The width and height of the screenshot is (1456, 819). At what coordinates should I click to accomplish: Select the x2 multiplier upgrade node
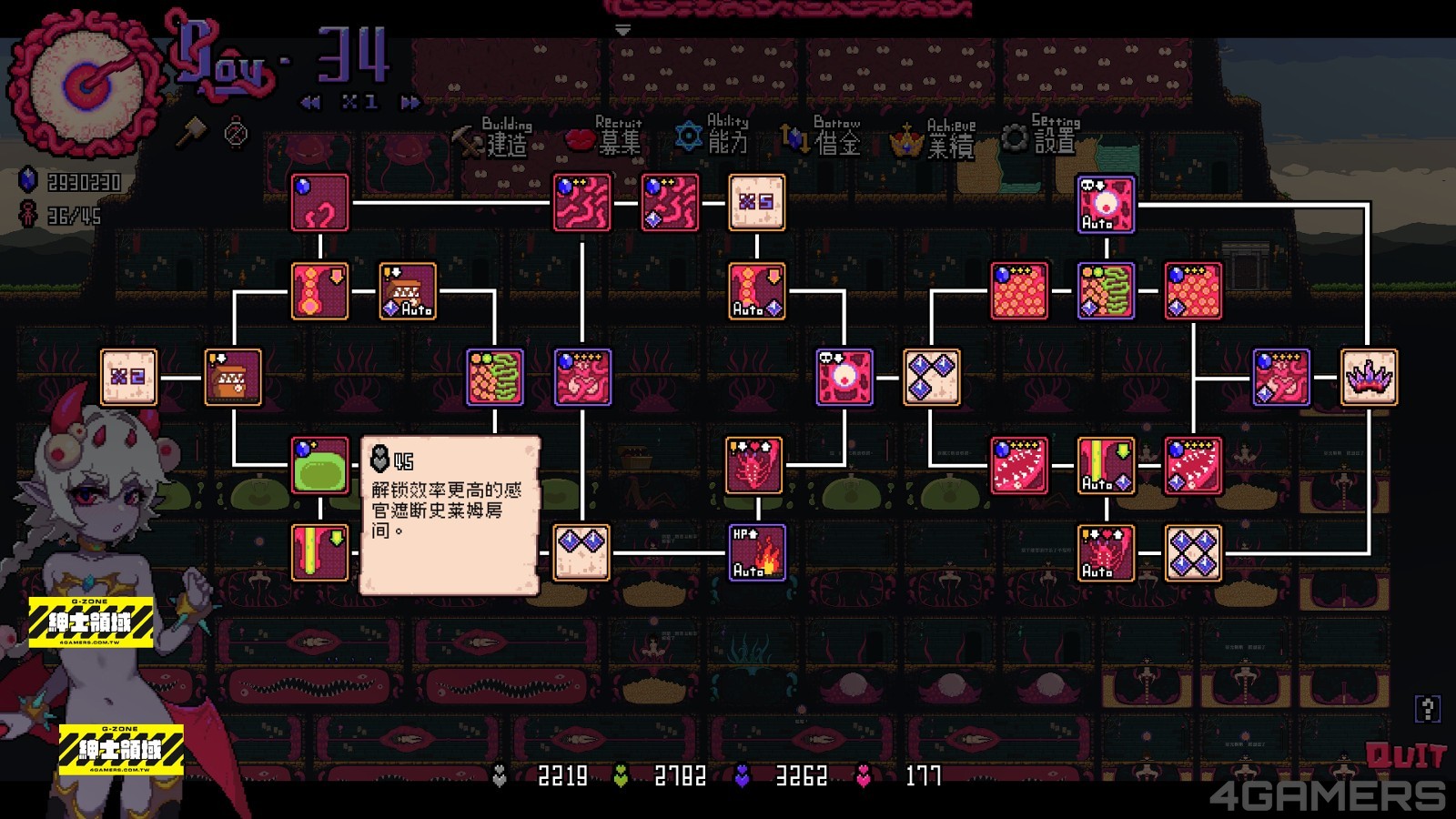128,377
